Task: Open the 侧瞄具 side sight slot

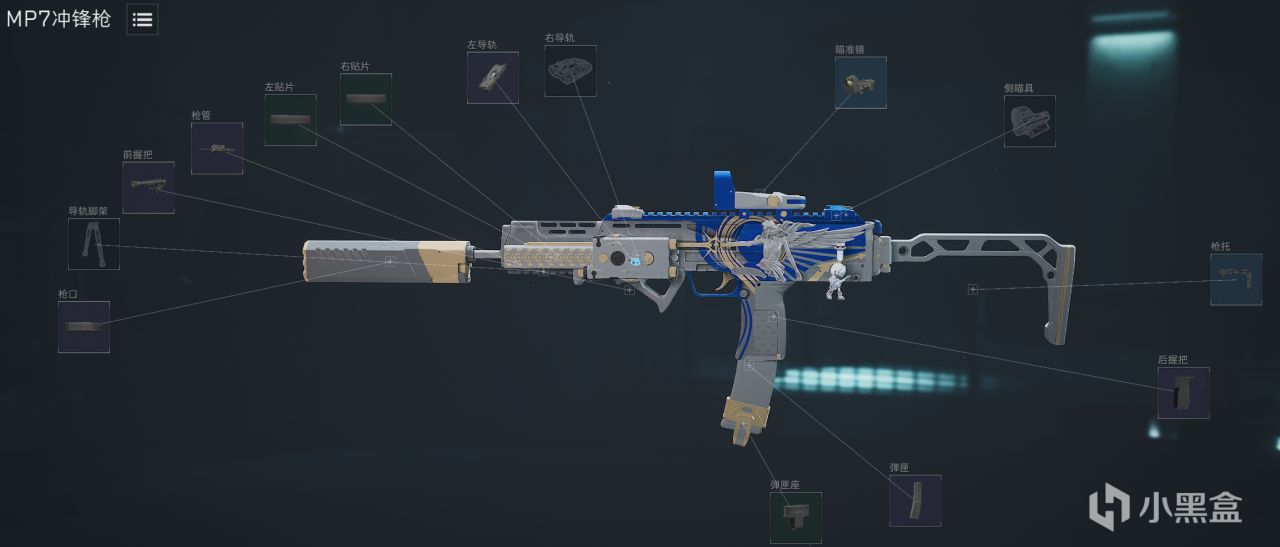Action: click(1030, 122)
